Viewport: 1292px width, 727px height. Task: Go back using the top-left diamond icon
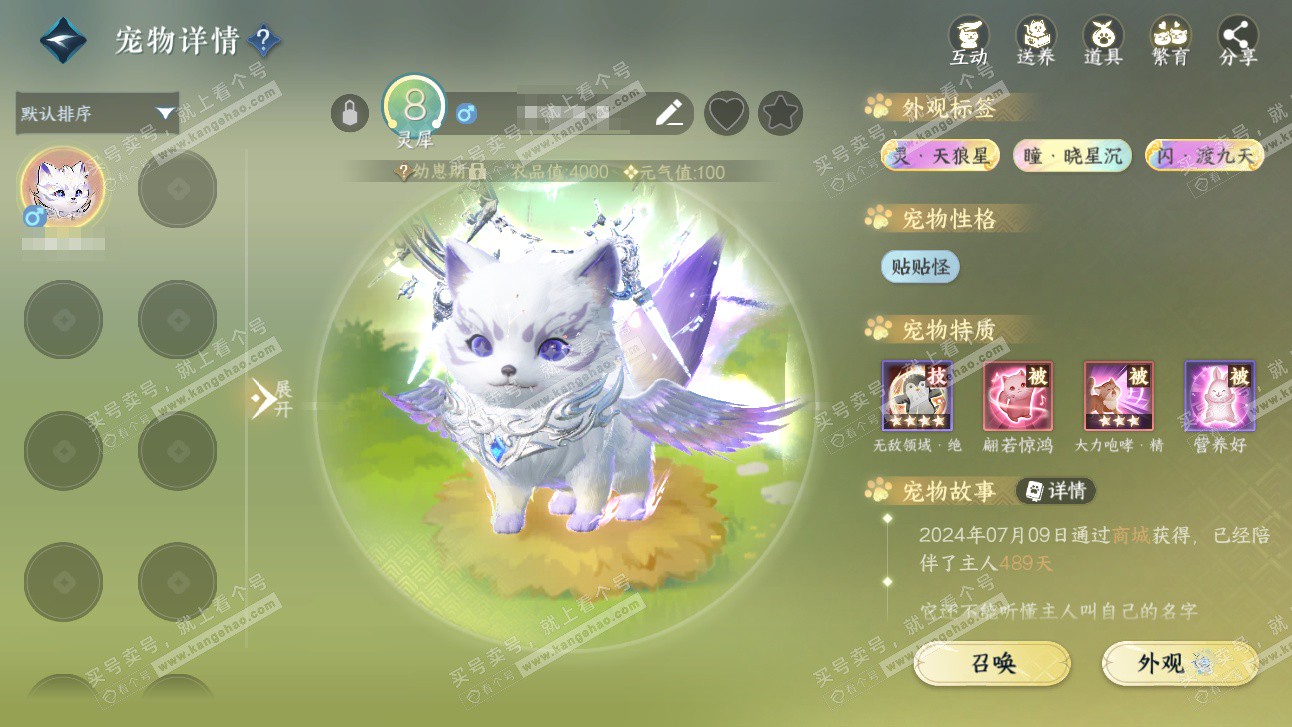(x=63, y=40)
